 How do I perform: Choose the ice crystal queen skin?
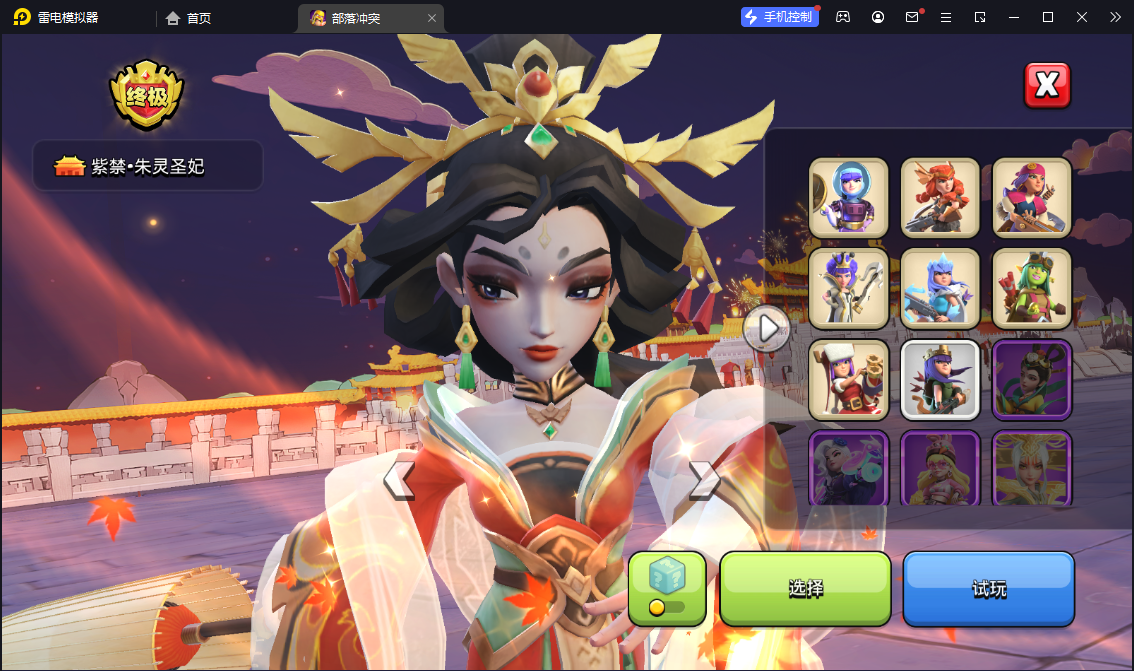(940, 288)
